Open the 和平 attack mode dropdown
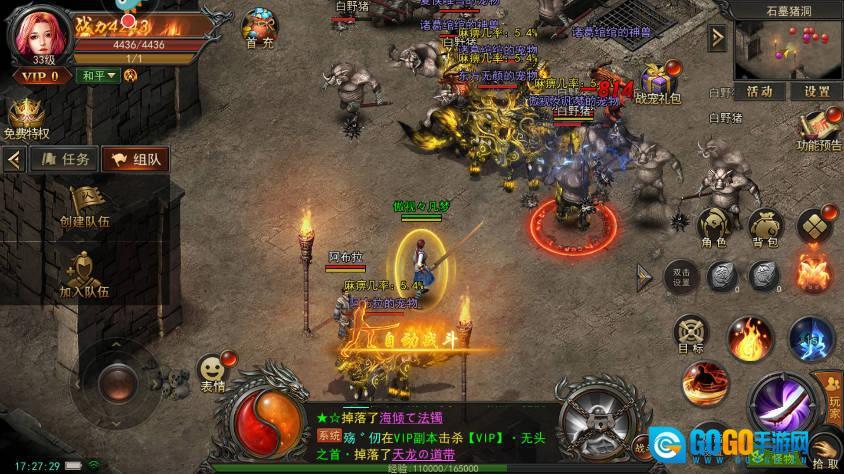Image resolution: width=844 pixels, height=474 pixels. [x=99, y=75]
